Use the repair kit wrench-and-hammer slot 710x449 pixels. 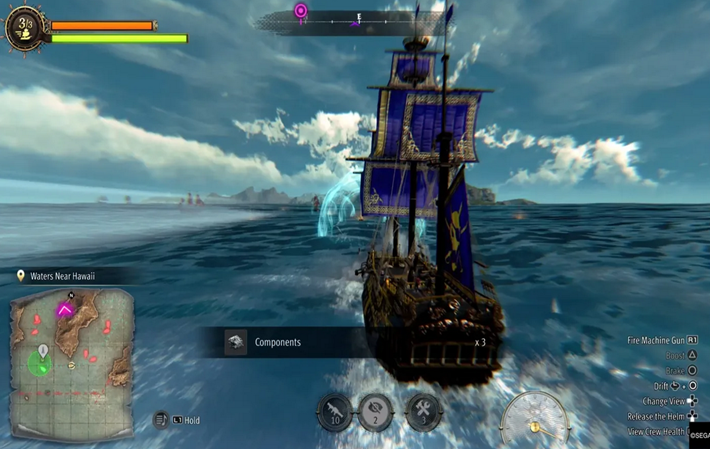click(x=423, y=412)
